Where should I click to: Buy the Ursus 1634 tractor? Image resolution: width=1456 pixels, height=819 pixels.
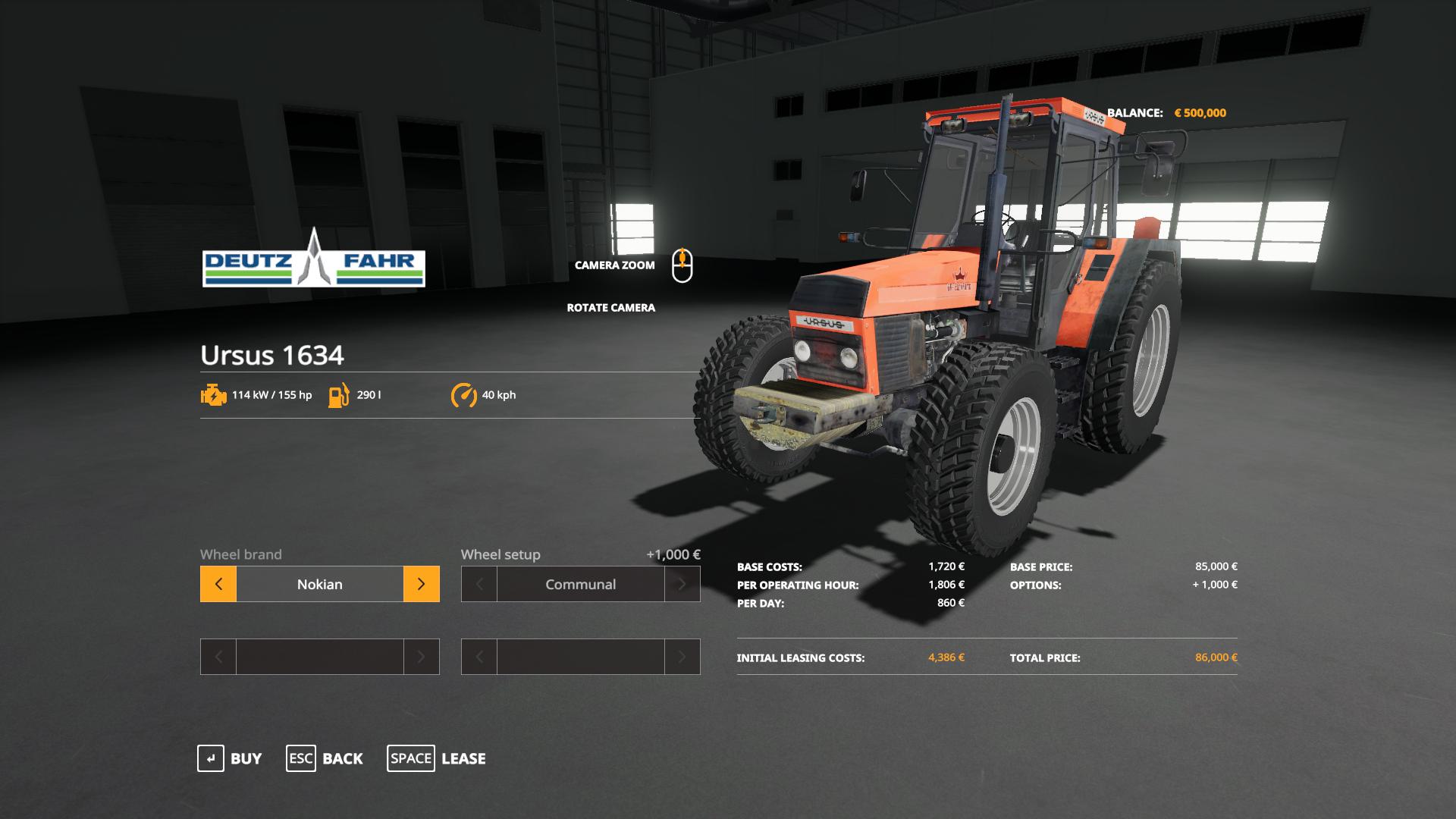[x=230, y=758]
